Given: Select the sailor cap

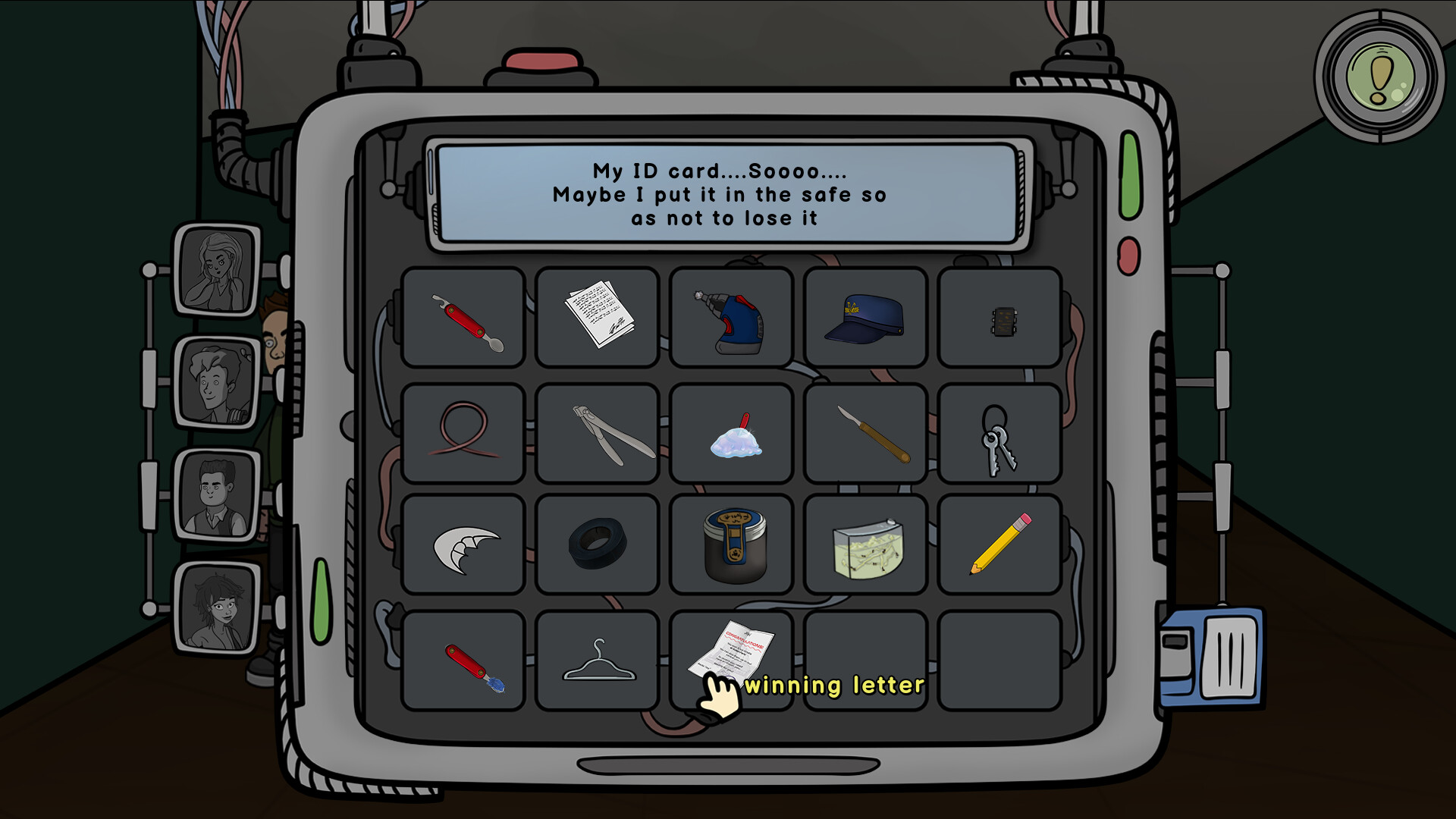Looking at the screenshot, I should pos(864,318).
